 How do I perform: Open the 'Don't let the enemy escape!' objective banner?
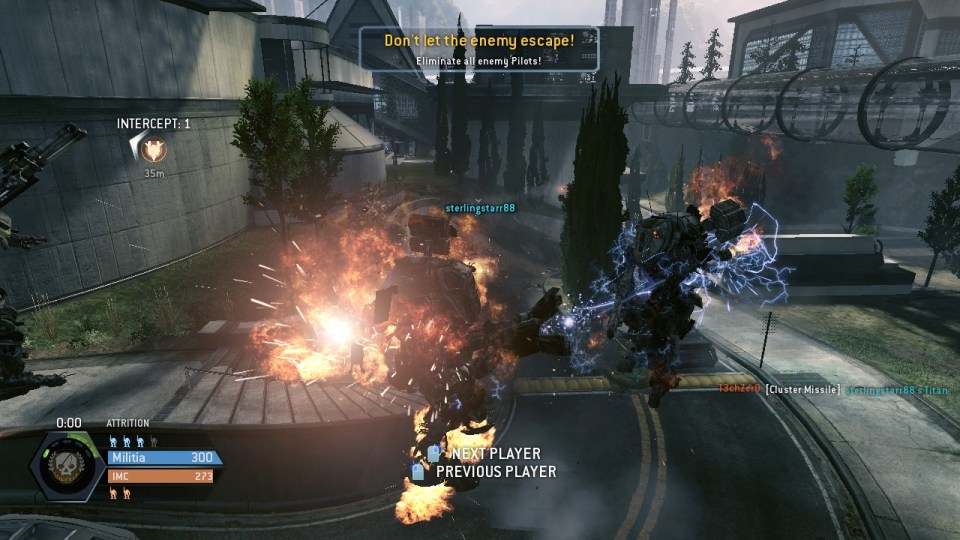click(x=479, y=48)
